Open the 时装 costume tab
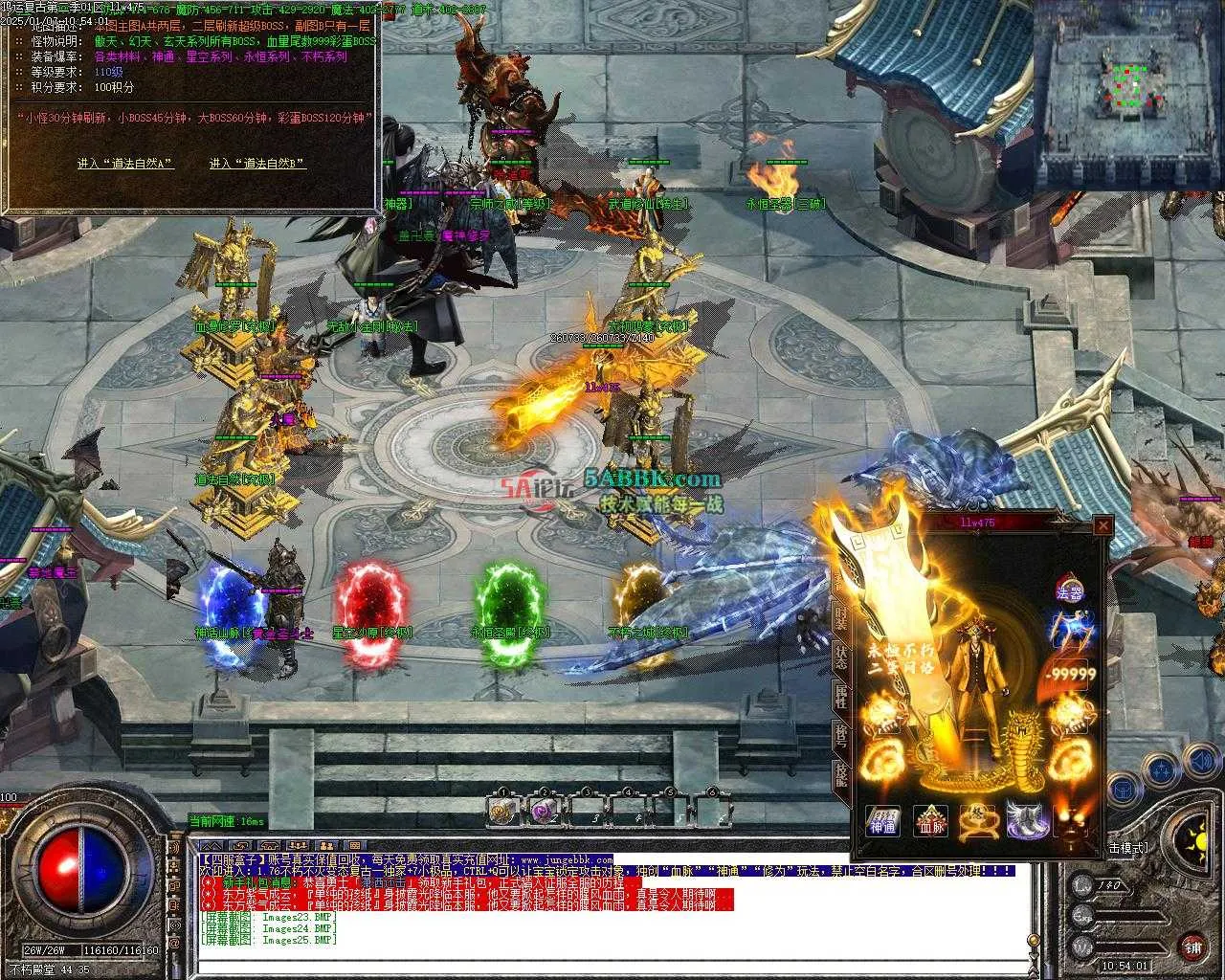Screen dimensions: 1225x980 [x=840, y=616]
